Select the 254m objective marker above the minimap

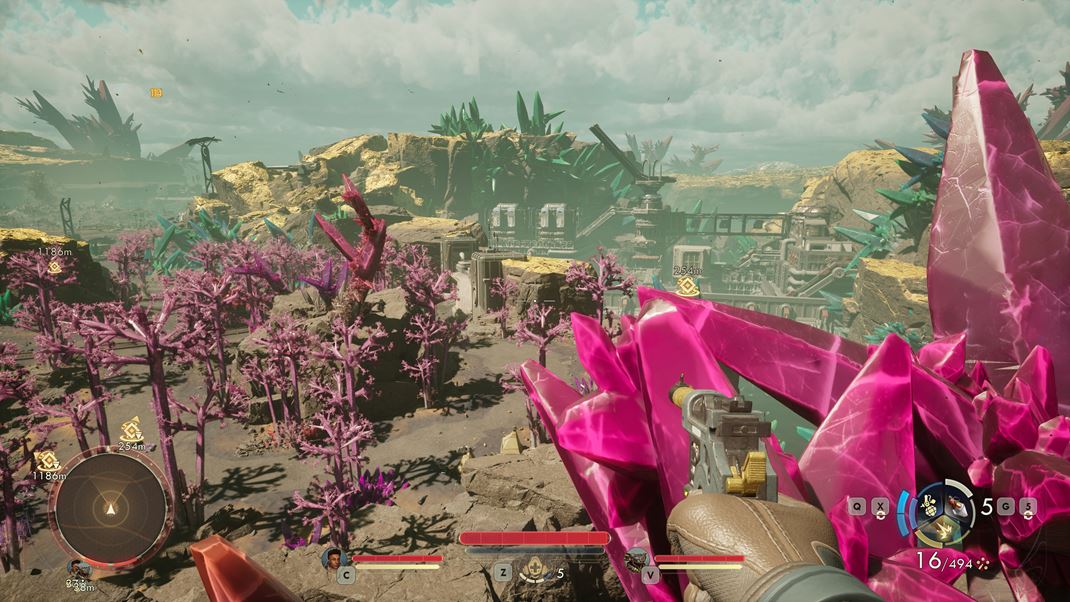pos(131,431)
